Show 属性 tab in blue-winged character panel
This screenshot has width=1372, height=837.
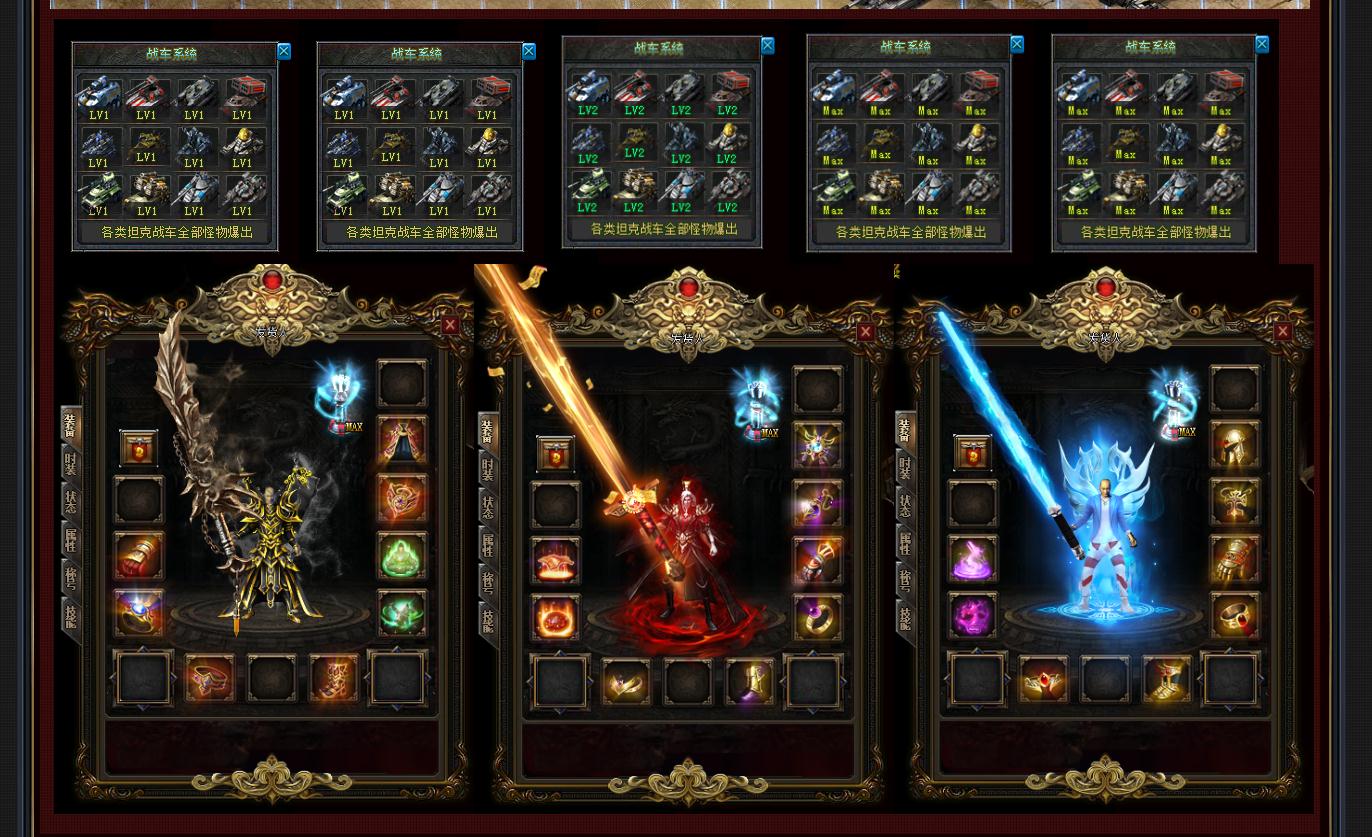coord(905,543)
